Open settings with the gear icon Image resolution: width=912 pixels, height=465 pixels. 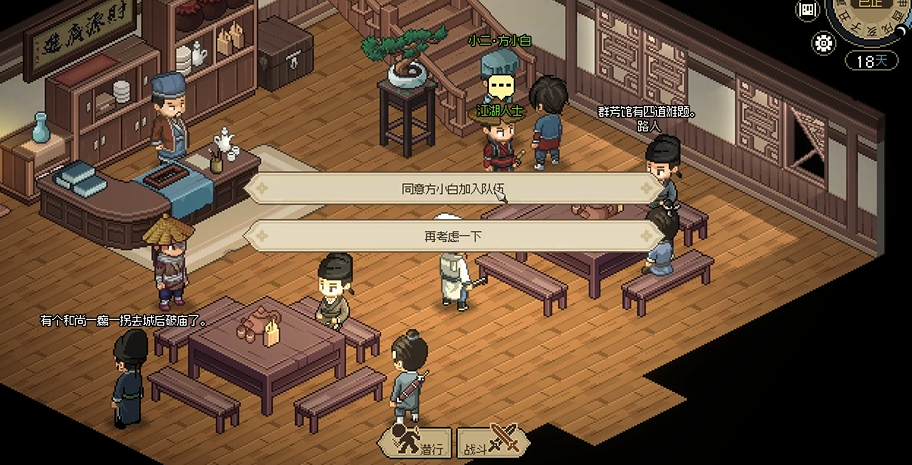click(x=824, y=43)
